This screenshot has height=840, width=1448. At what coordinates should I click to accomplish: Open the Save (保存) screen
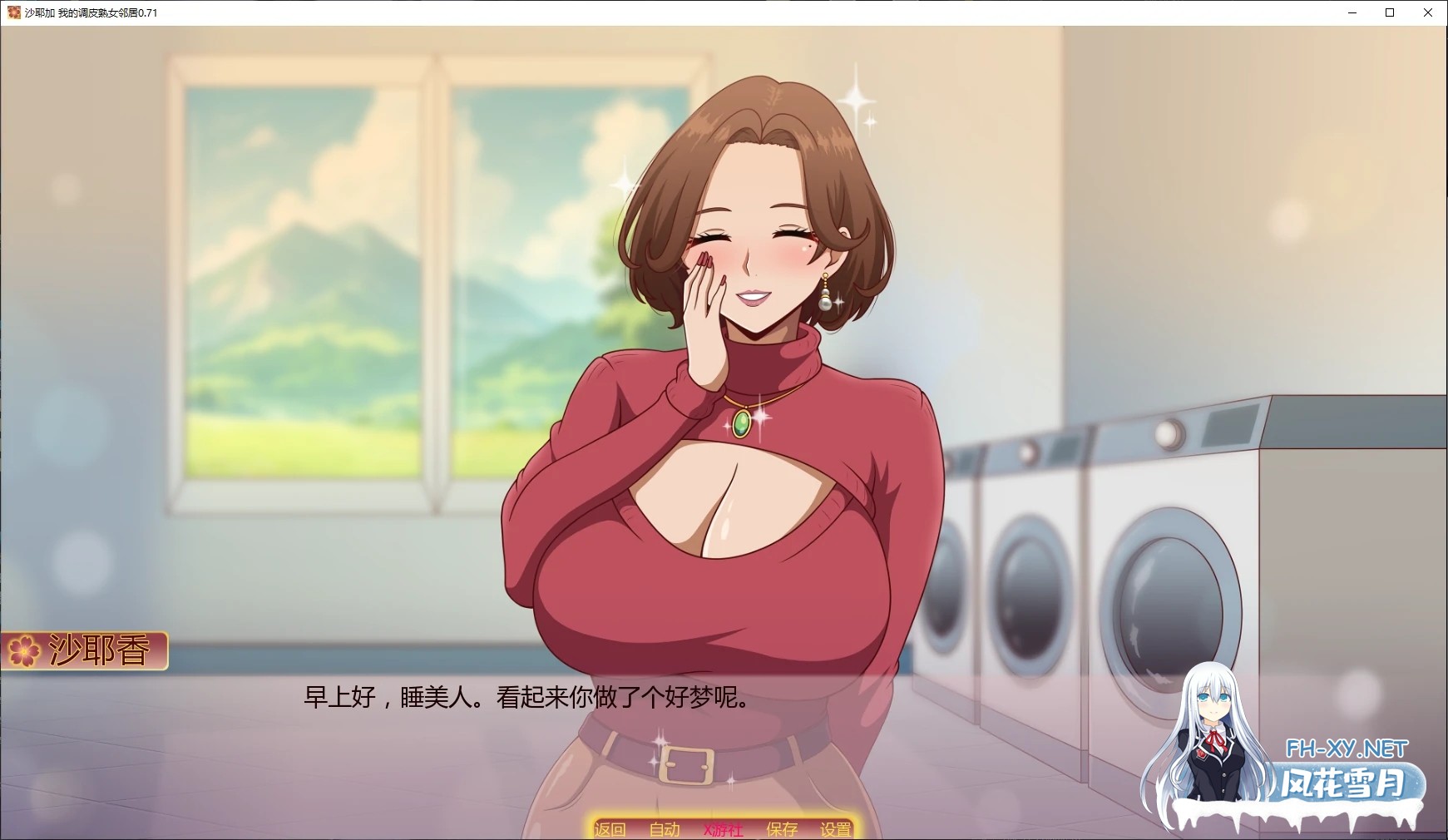click(782, 829)
